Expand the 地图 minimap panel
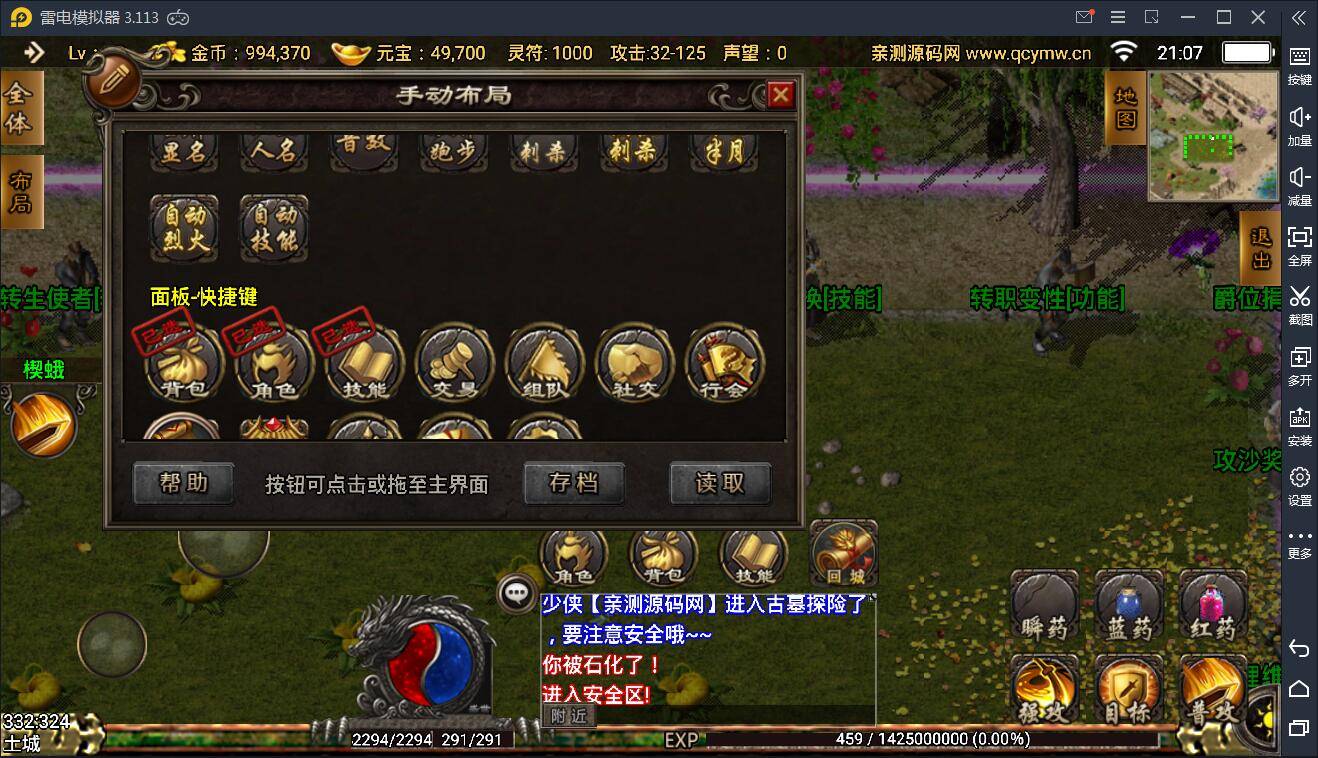Screen dimensions: 1318x758 coord(1124,107)
